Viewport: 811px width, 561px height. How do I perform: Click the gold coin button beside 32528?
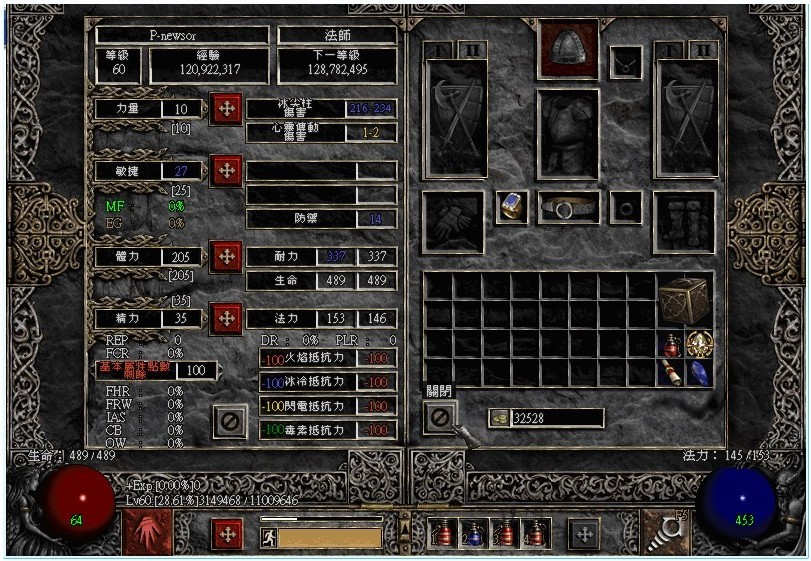click(498, 418)
